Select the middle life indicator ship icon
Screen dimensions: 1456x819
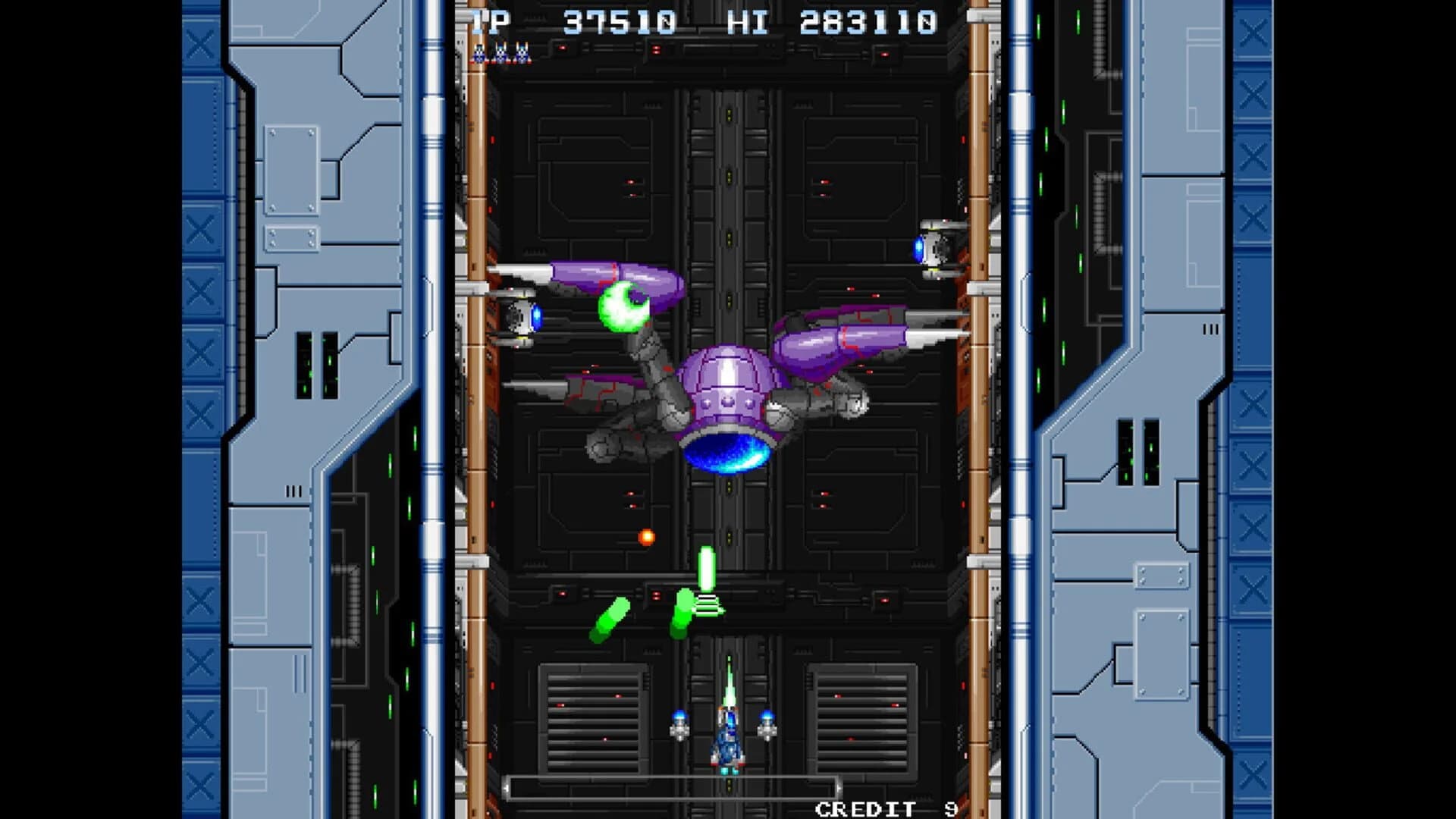[x=500, y=55]
